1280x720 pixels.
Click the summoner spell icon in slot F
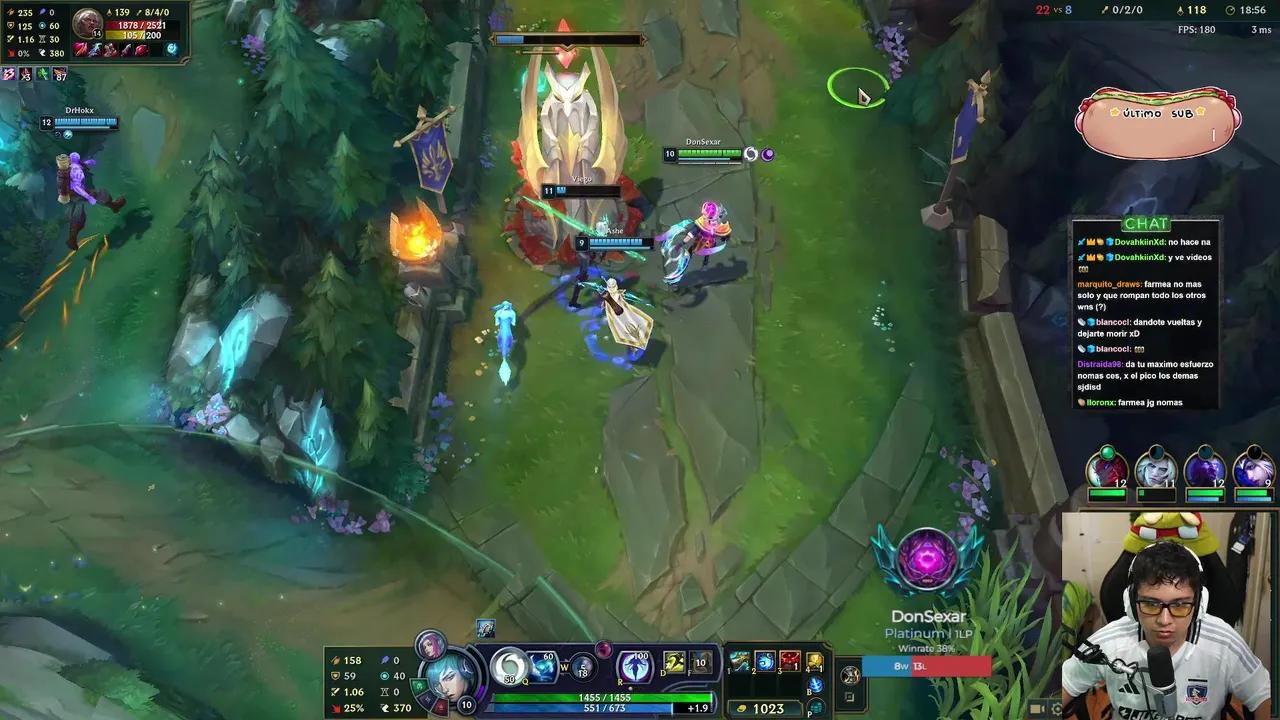pyautogui.click(x=700, y=663)
